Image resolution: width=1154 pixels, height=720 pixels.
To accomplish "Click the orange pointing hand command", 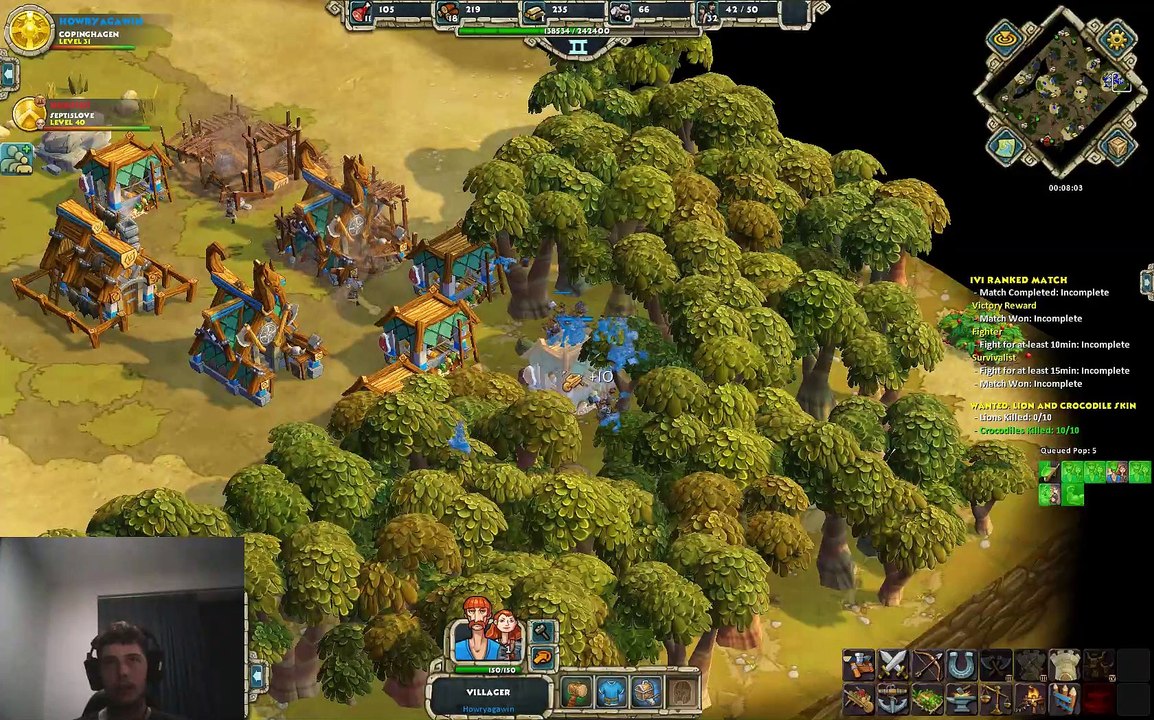I will [542, 657].
